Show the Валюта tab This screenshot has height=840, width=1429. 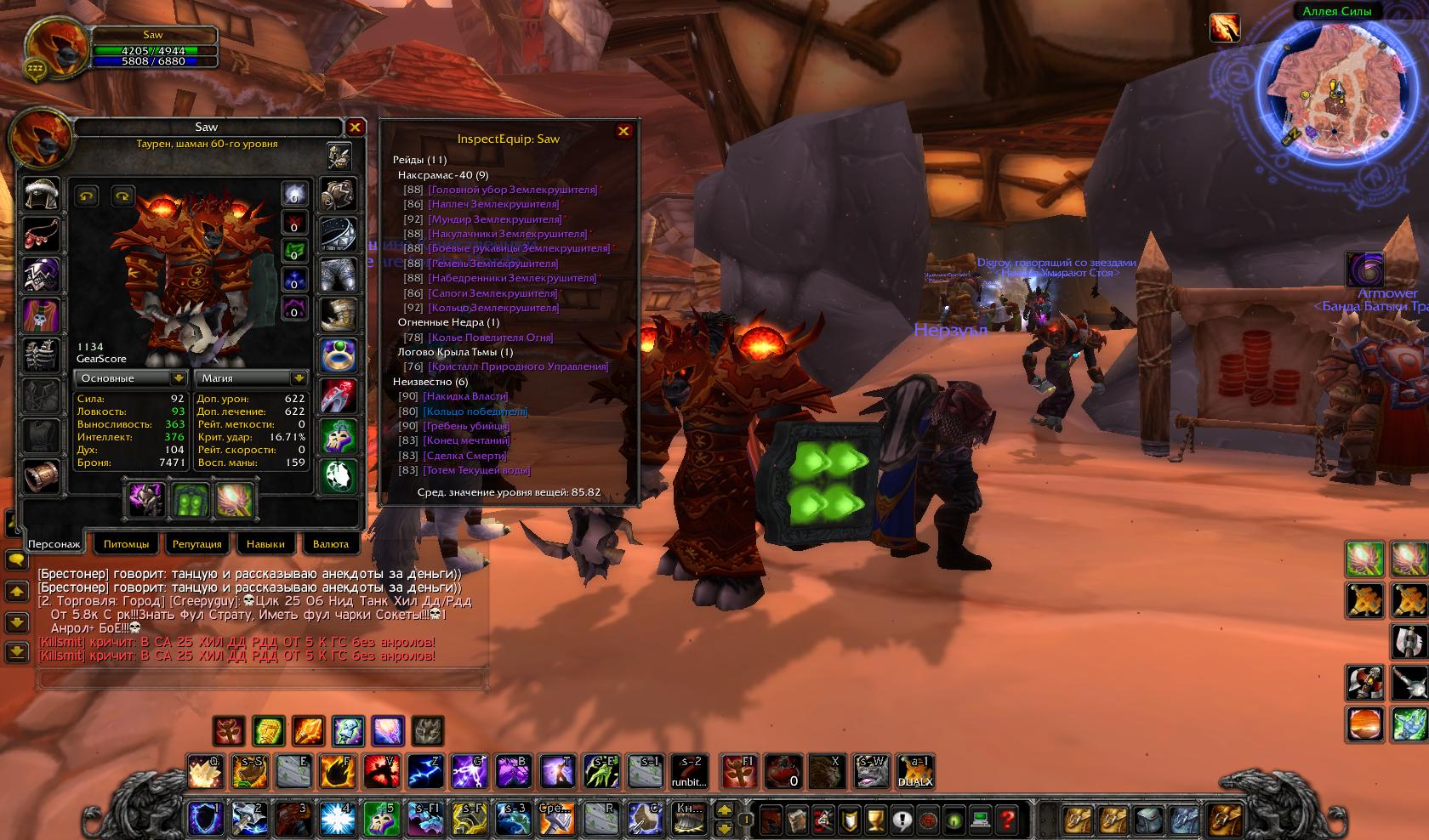(331, 544)
